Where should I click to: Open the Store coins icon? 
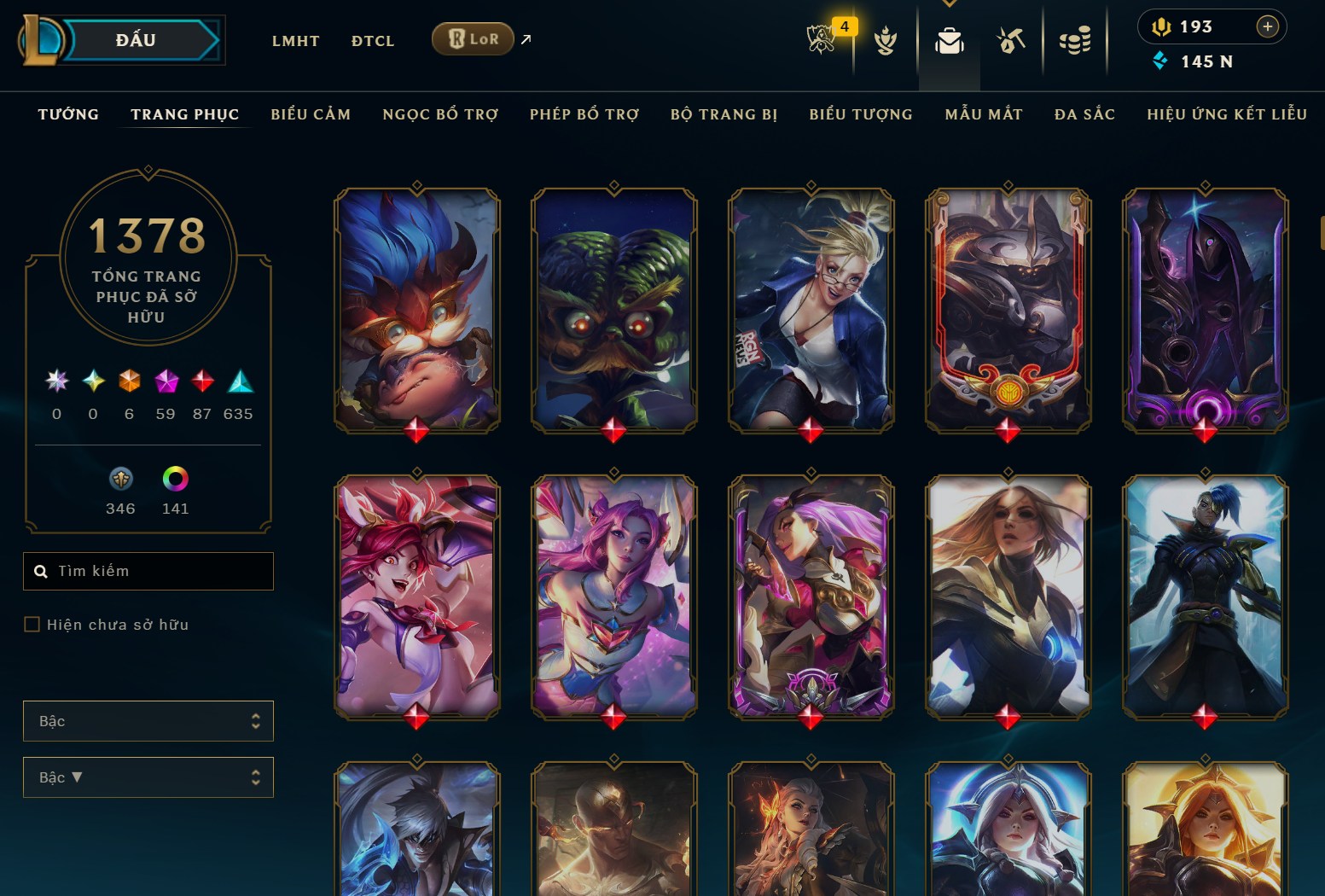1074,38
